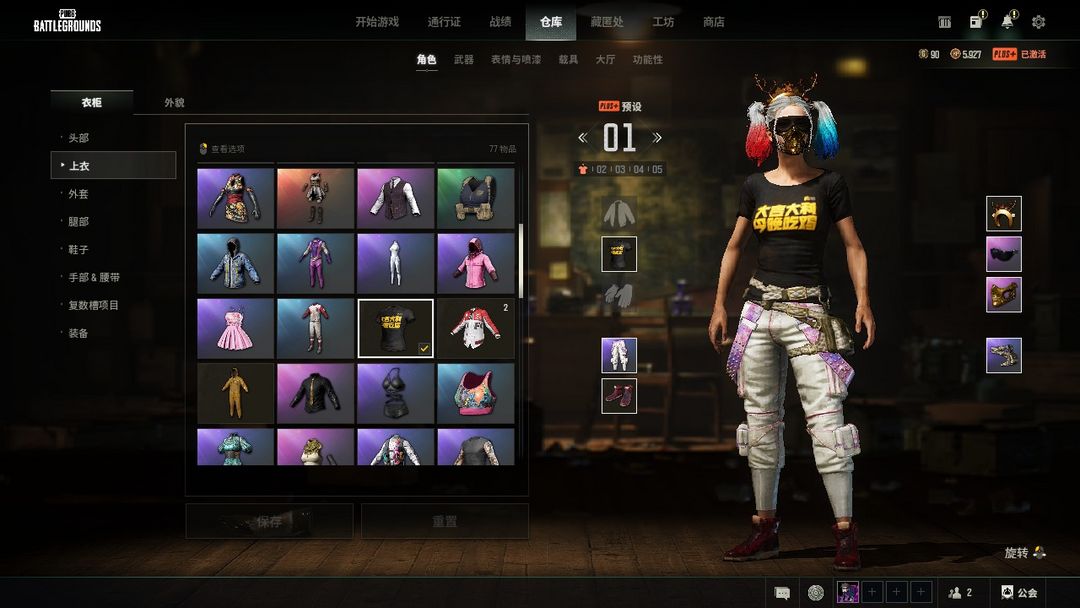Choose the 鞋子 shoes category
This screenshot has height=608, width=1080.
coord(79,250)
